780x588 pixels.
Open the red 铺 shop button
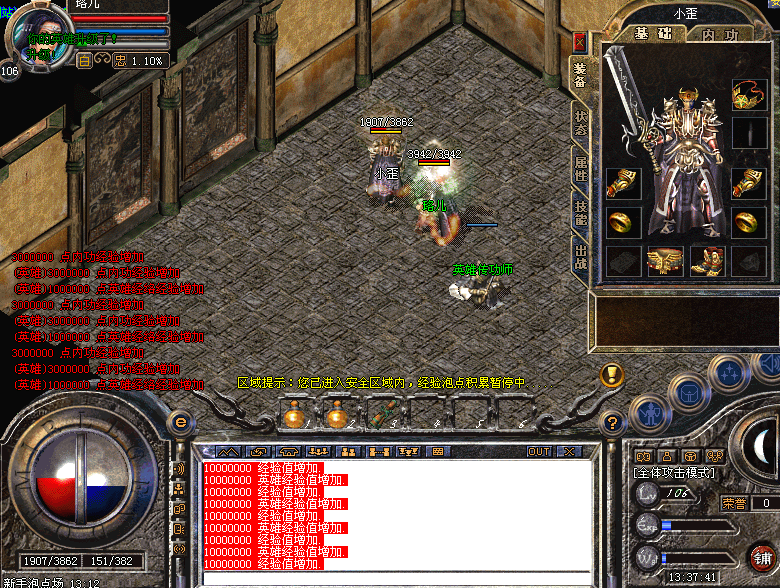(x=762, y=557)
